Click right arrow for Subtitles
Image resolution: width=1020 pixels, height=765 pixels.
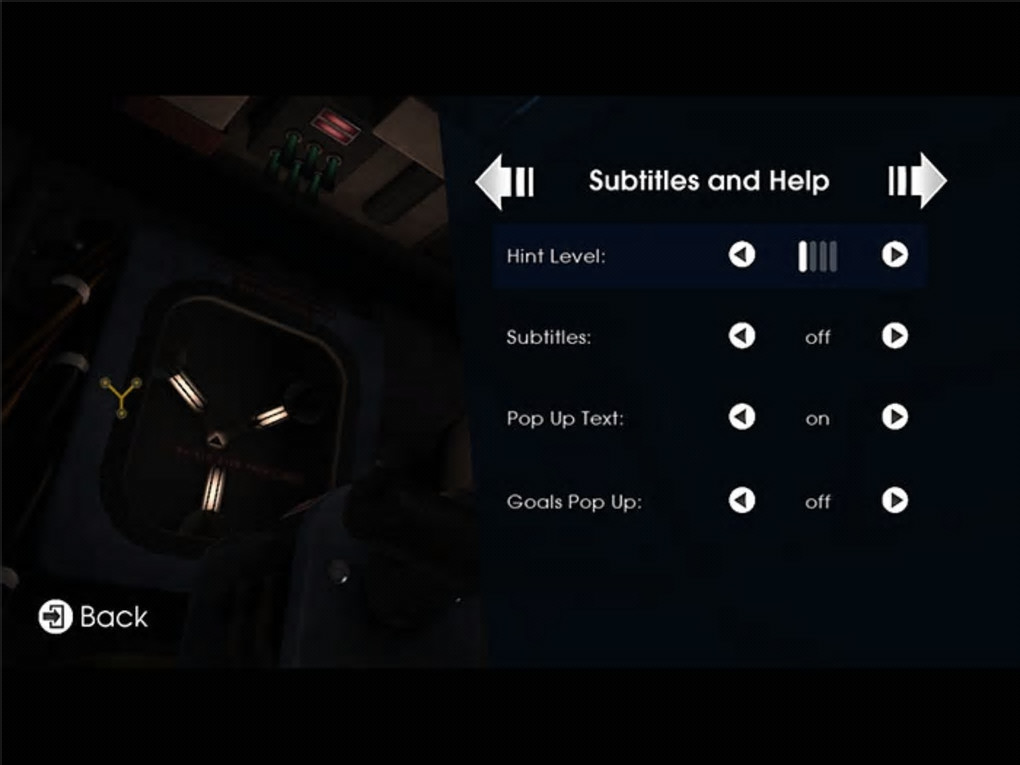[x=894, y=336]
